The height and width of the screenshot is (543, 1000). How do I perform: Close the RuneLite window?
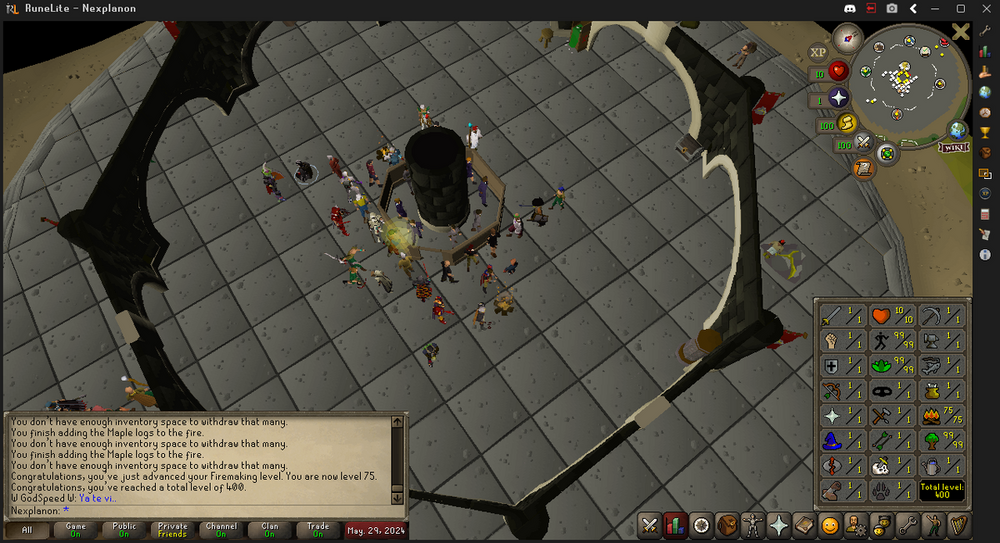(984, 9)
